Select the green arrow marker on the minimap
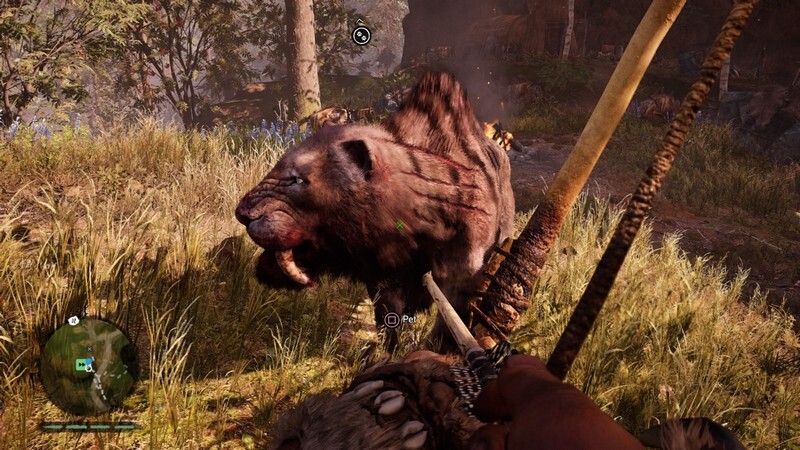800x450 pixels. click(82, 365)
